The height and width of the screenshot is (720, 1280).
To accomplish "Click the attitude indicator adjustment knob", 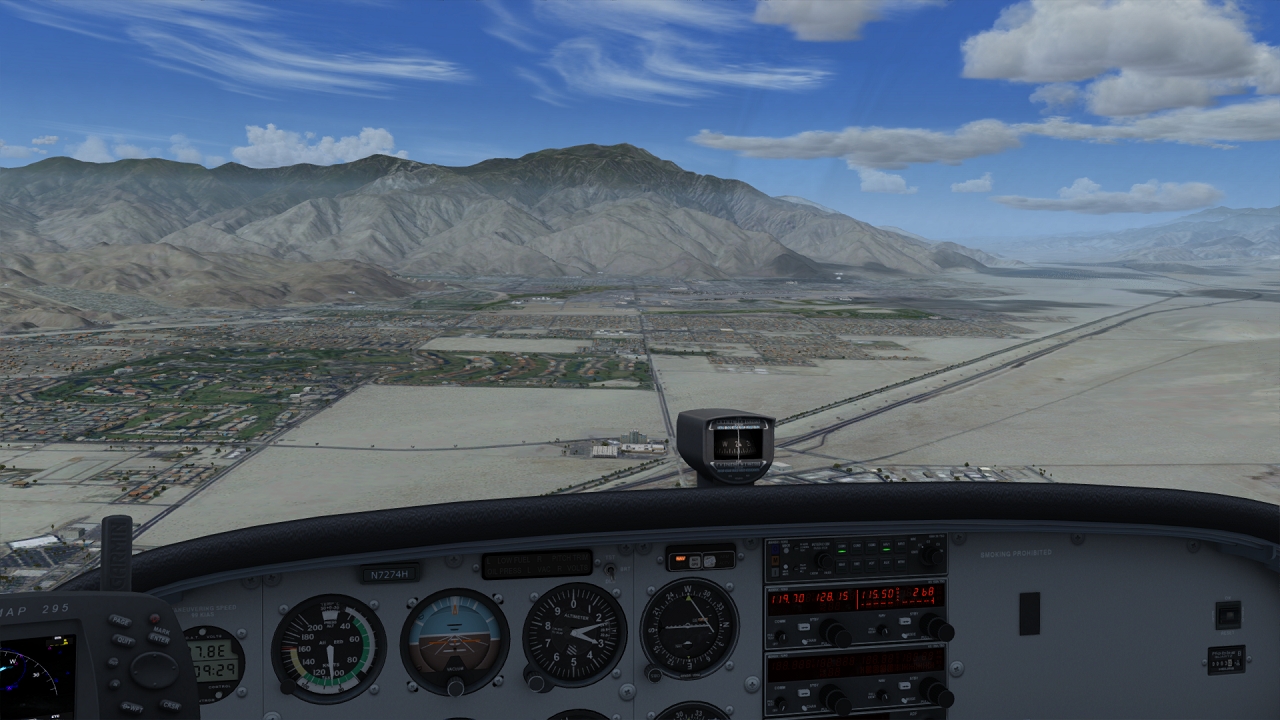I will (455, 687).
